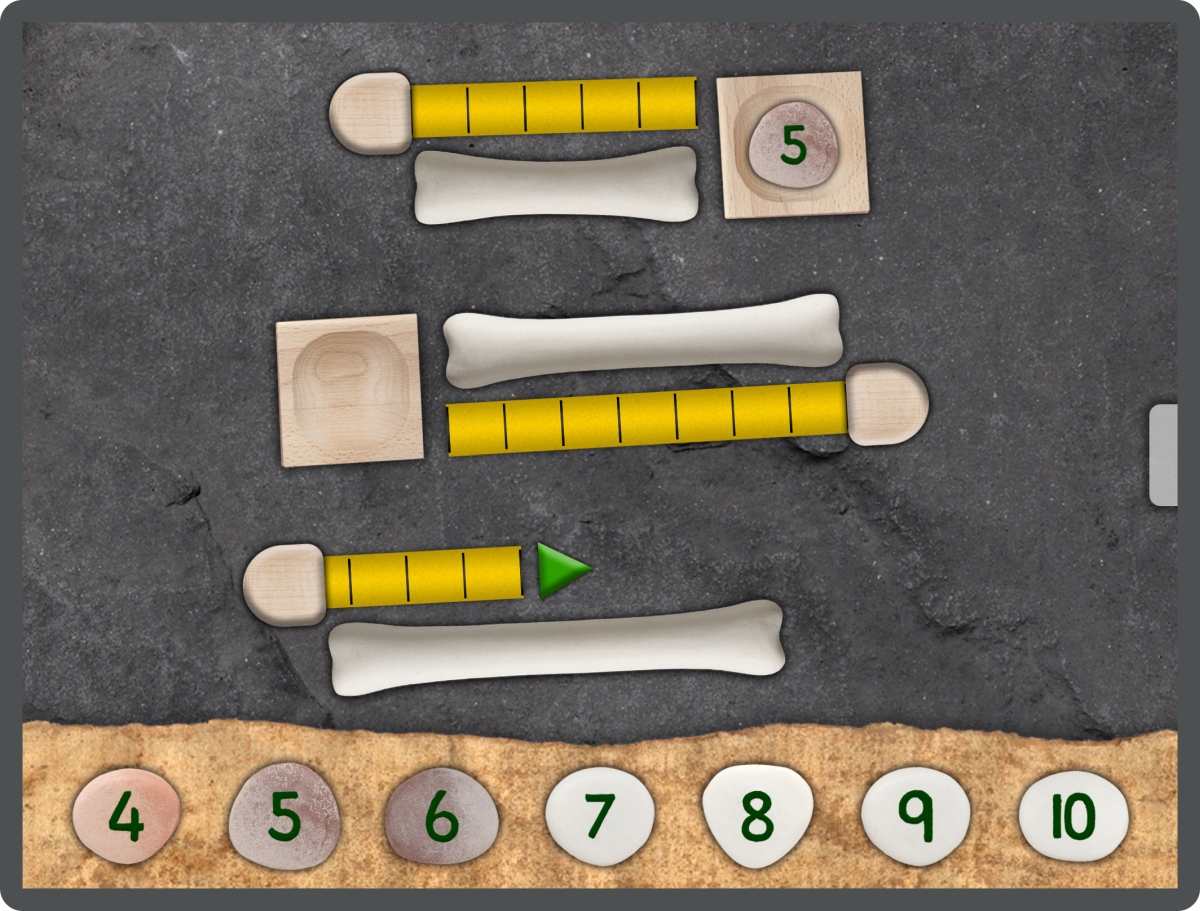Choose the number 6 stone
The height and width of the screenshot is (911, 1200).
pyautogui.click(x=441, y=816)
